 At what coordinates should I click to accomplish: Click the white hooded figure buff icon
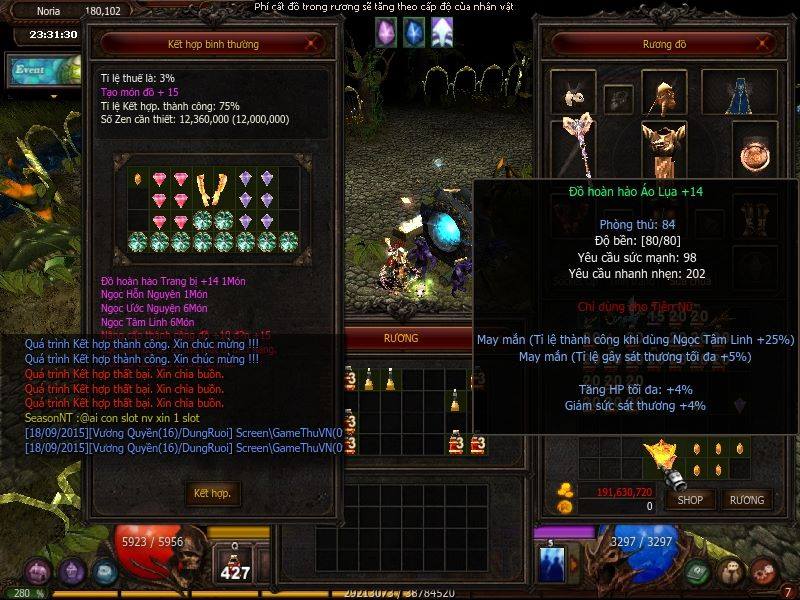pos(441,32)
